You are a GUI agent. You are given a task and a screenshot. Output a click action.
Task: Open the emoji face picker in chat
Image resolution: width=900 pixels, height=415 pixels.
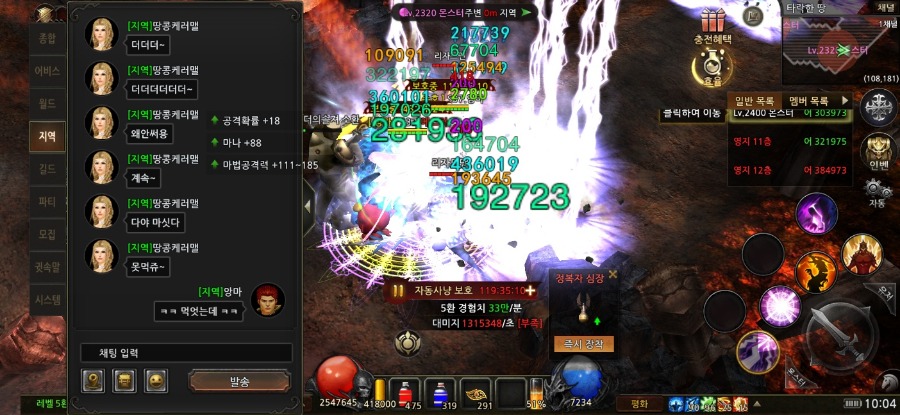pos(156,381)
